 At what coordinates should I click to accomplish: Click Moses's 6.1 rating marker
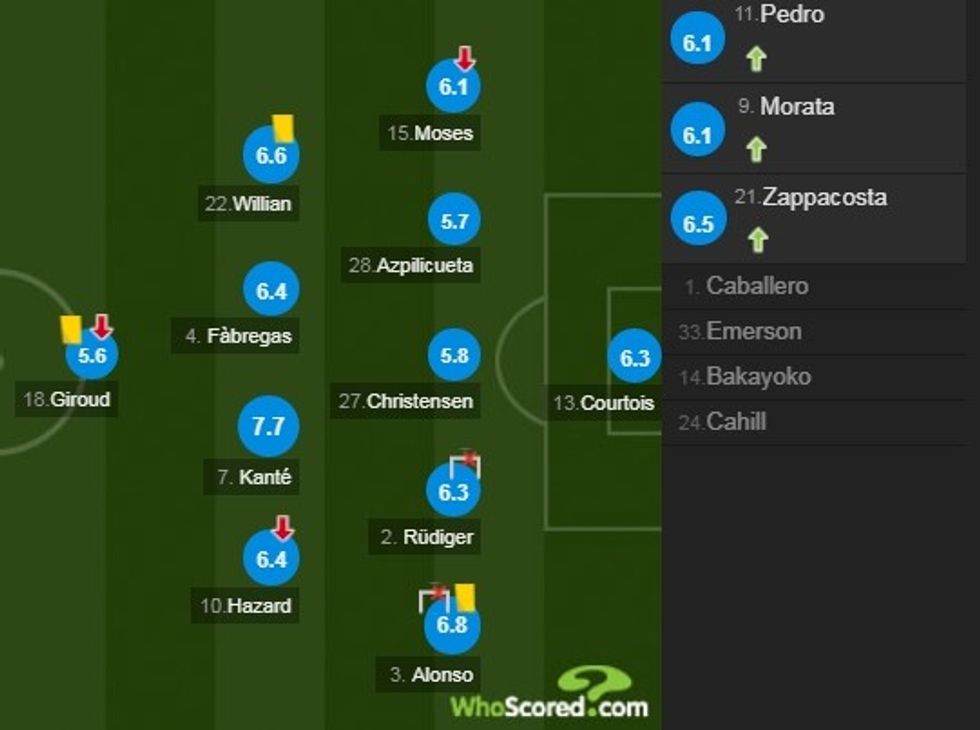point(454,87)
